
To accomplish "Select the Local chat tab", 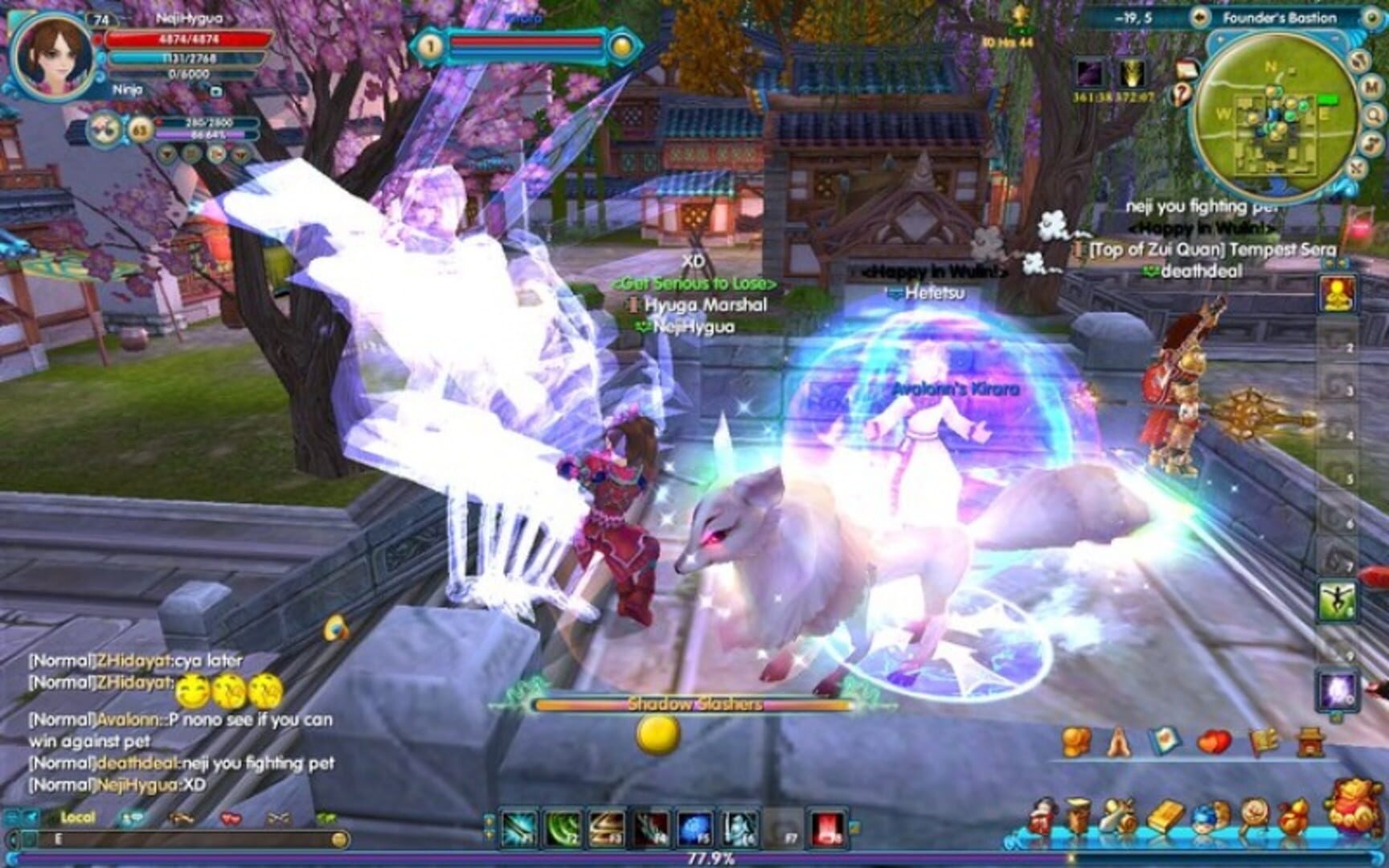I will click(76, 816).
